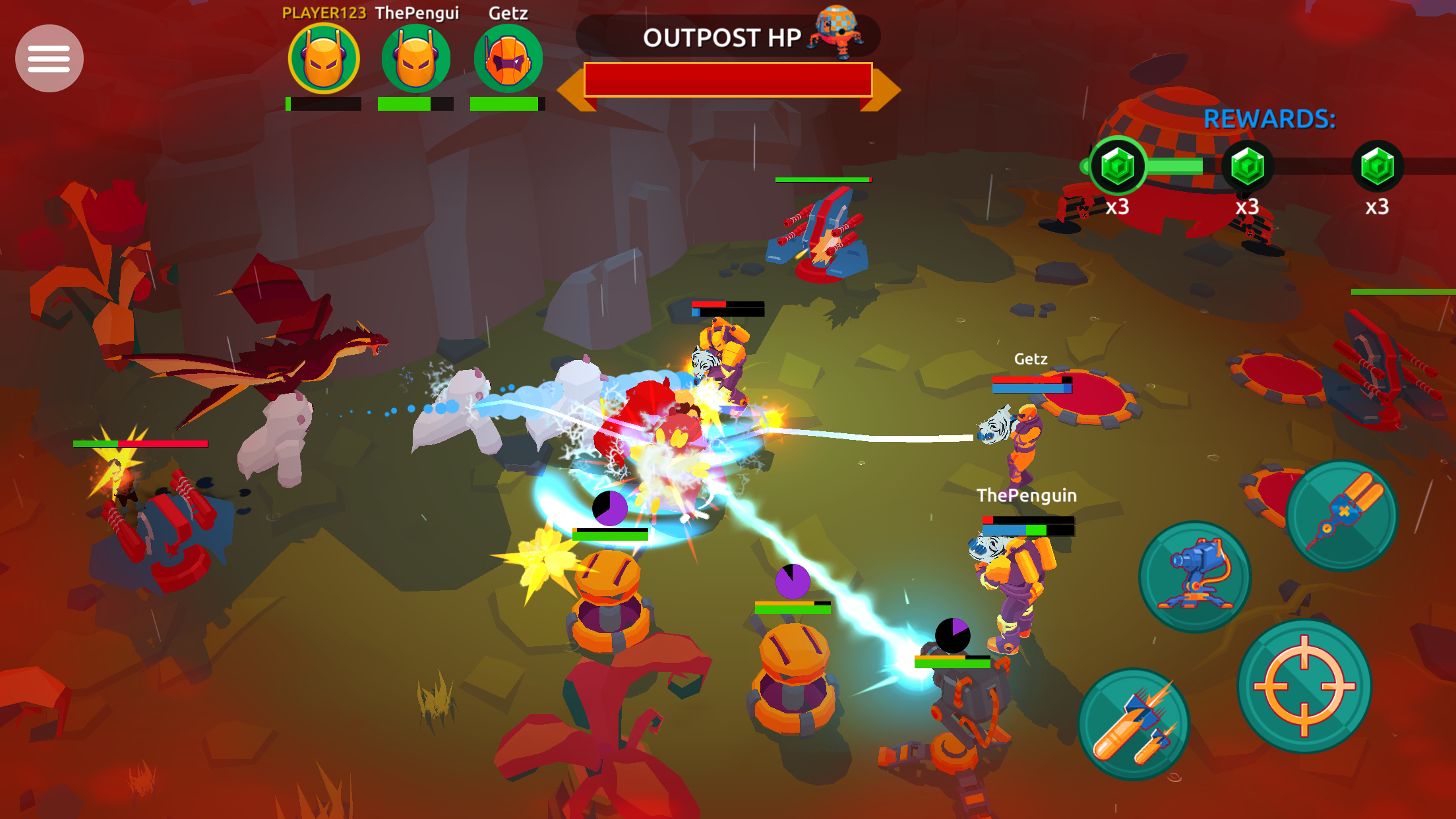
Task: Select PLAYER123's helmet portrait
Action: click(x=324, y=59)
